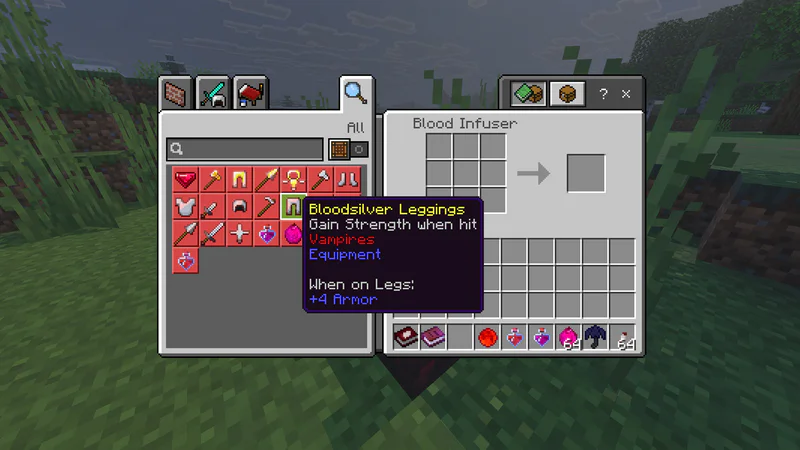Viewport: 800px width, 450px height.
Task: Open the bricks construction tab
Action: pos(176,95)
